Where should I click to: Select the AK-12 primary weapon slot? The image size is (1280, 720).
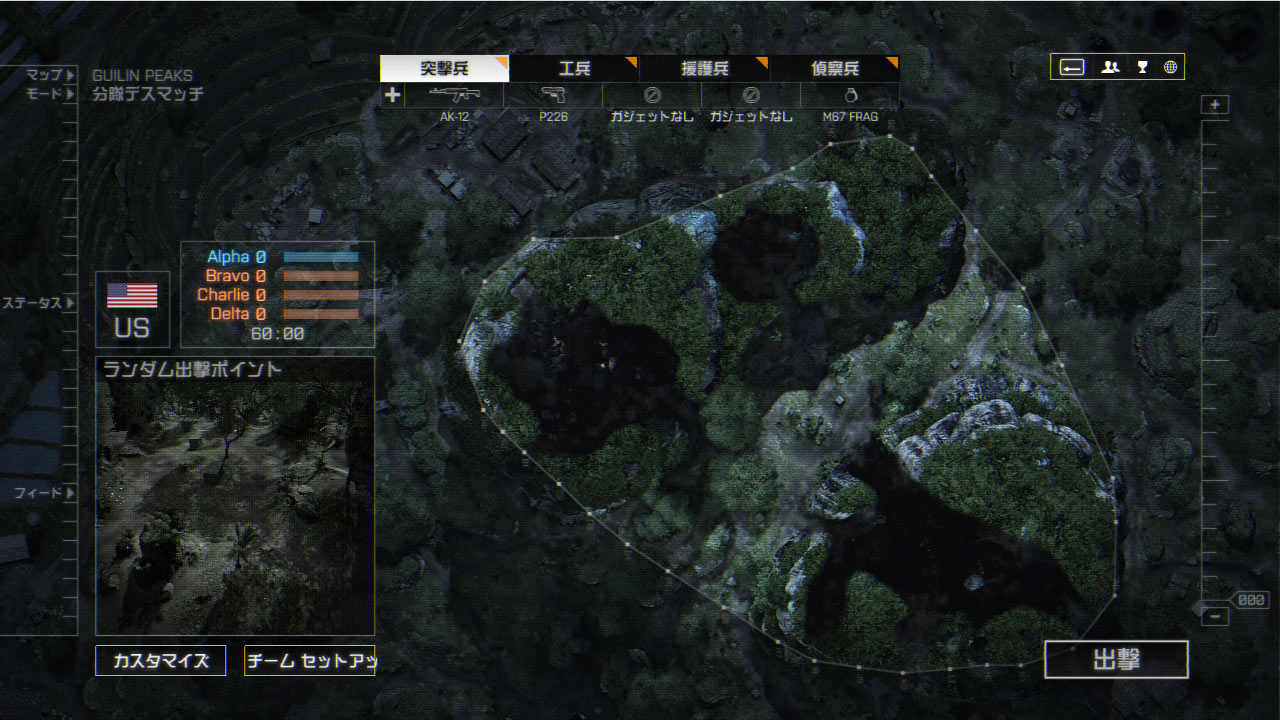click(x=455, y=96)
